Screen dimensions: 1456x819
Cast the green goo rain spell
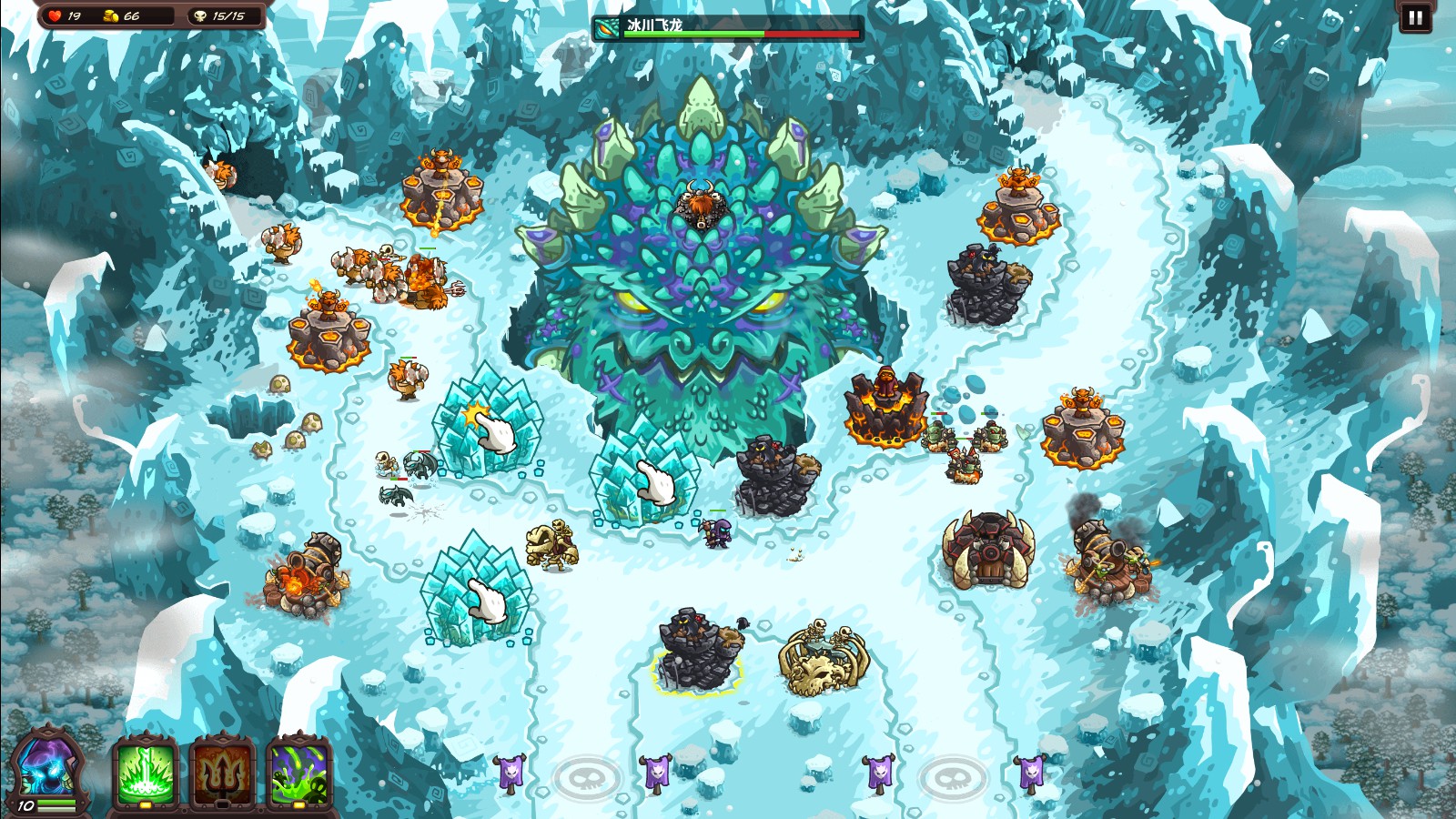[x=298, y=772]
